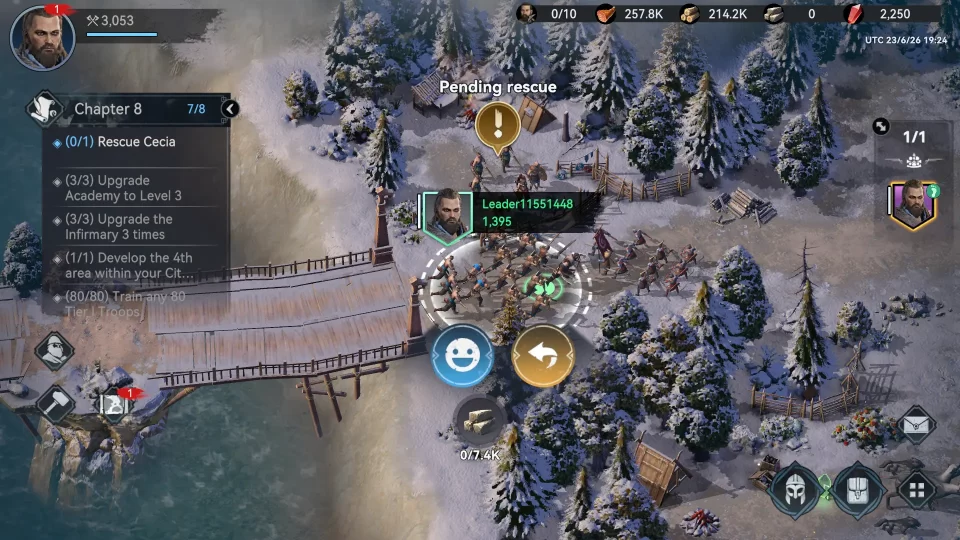Recall troops with the golden return arrow
This screenshot has width=960, height=540.
point(543,356)
